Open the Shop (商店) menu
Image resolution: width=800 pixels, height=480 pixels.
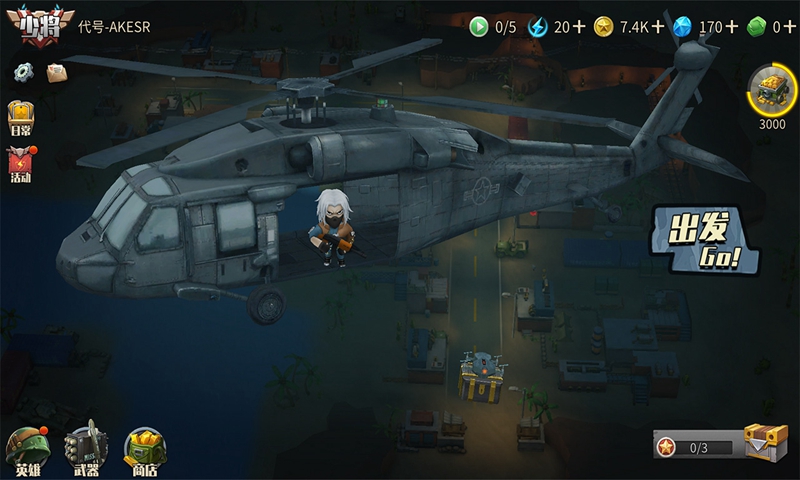coord(145,450)
